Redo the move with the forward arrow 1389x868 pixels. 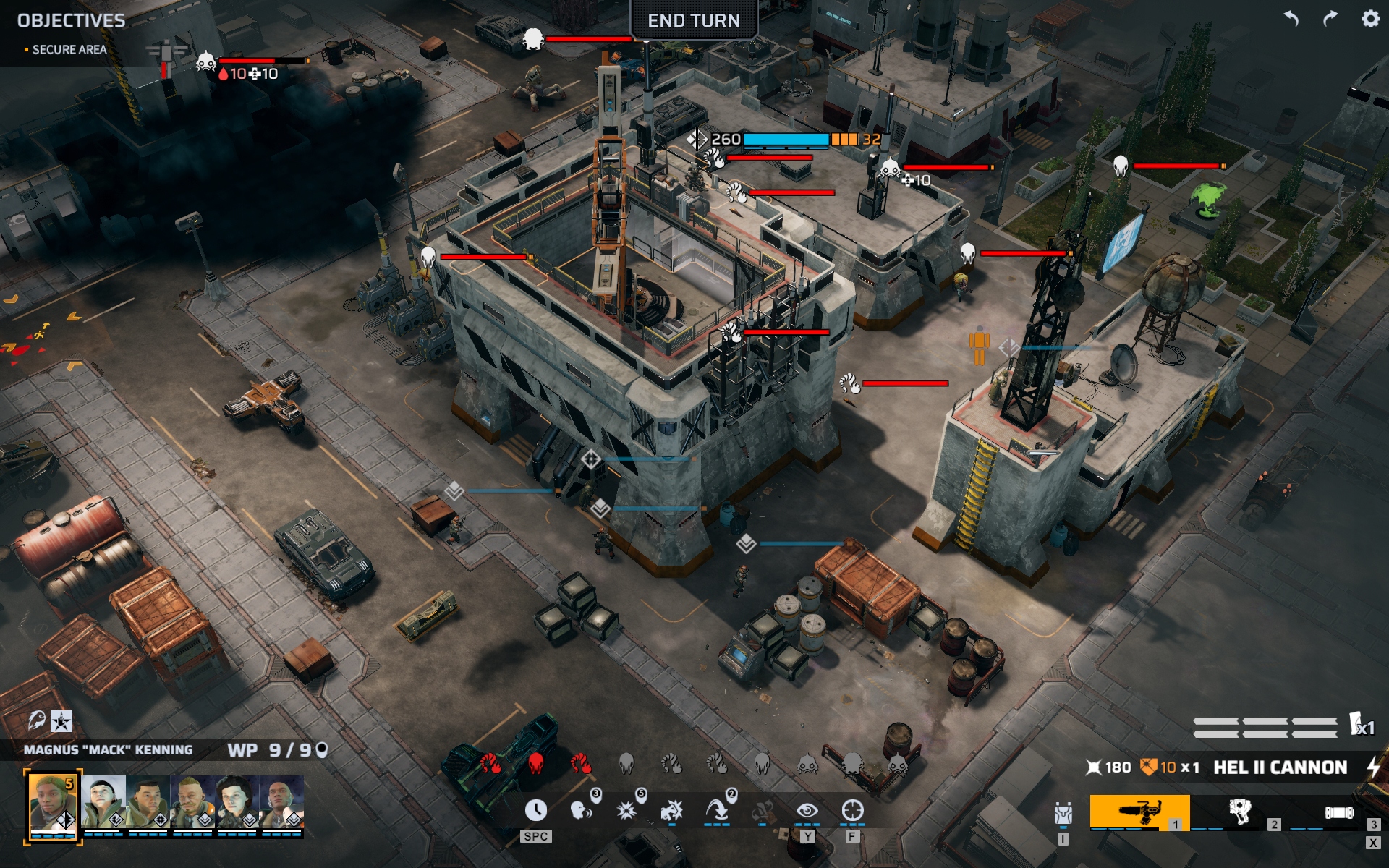1330,19
